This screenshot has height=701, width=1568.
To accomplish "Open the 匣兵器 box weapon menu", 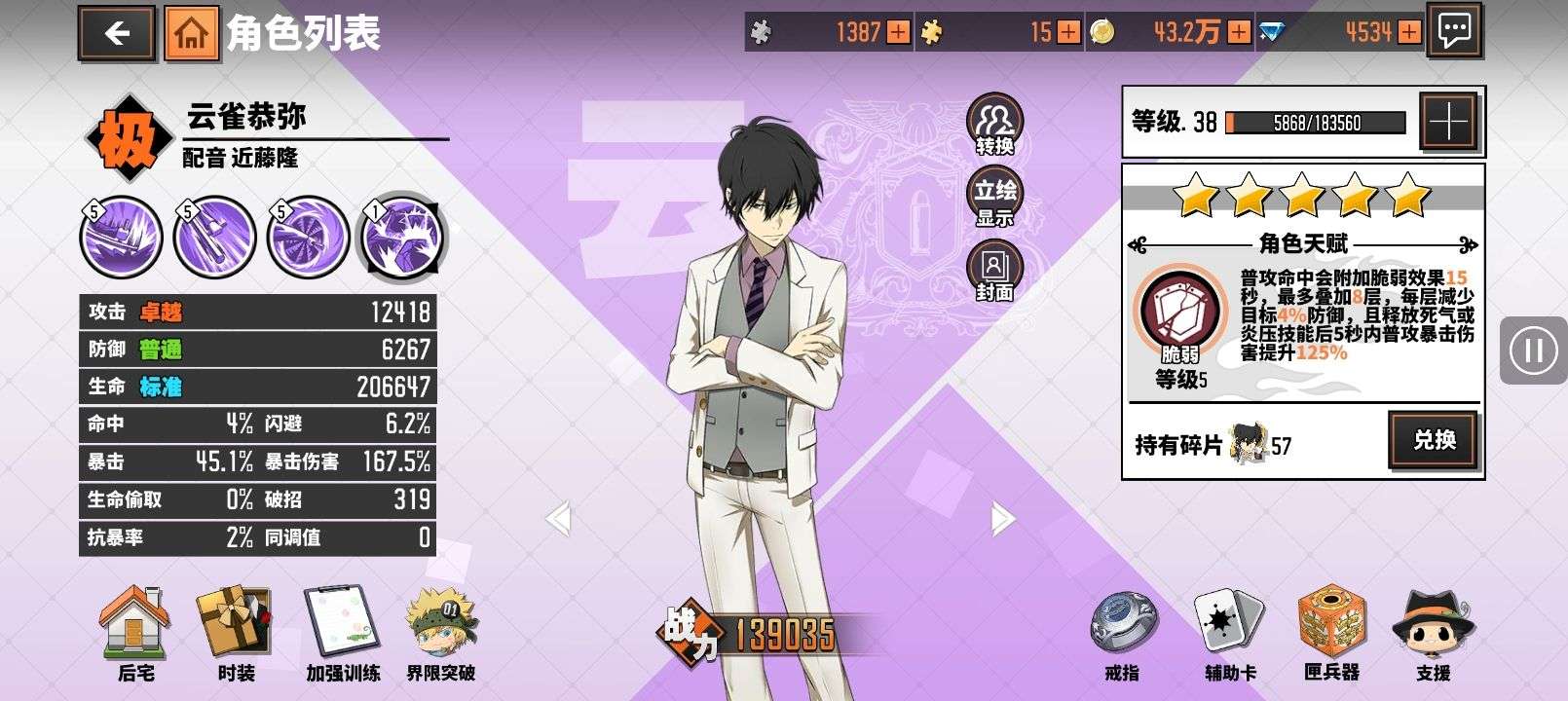I will click(x=1331, y=633).
